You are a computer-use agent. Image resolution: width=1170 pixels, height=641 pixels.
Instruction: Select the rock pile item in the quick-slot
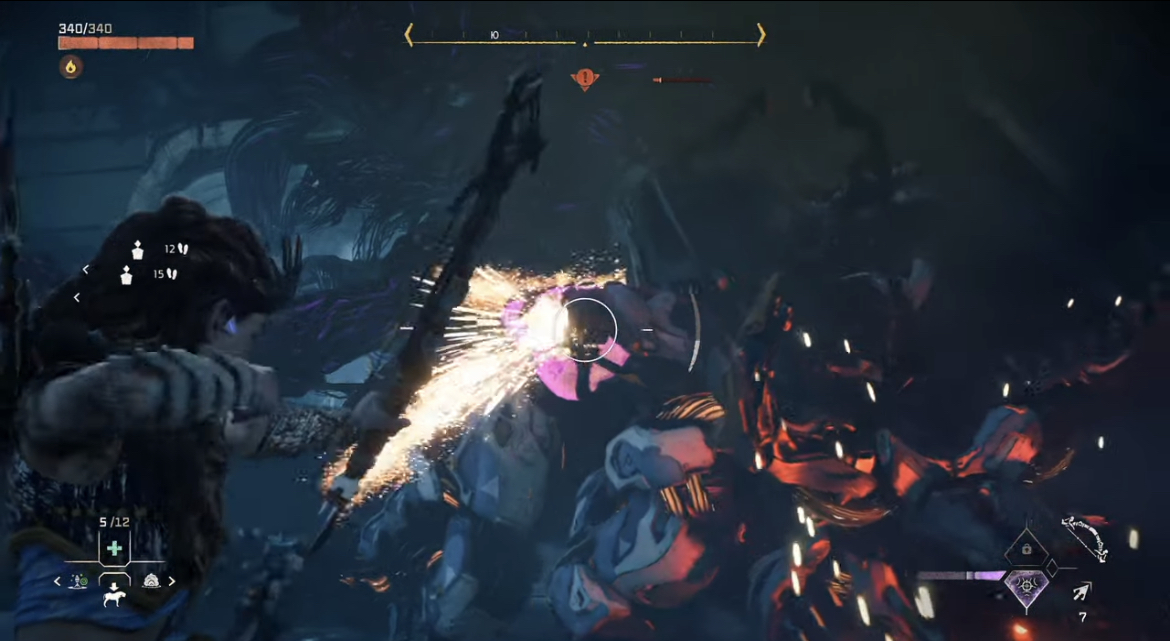[151, 581]
